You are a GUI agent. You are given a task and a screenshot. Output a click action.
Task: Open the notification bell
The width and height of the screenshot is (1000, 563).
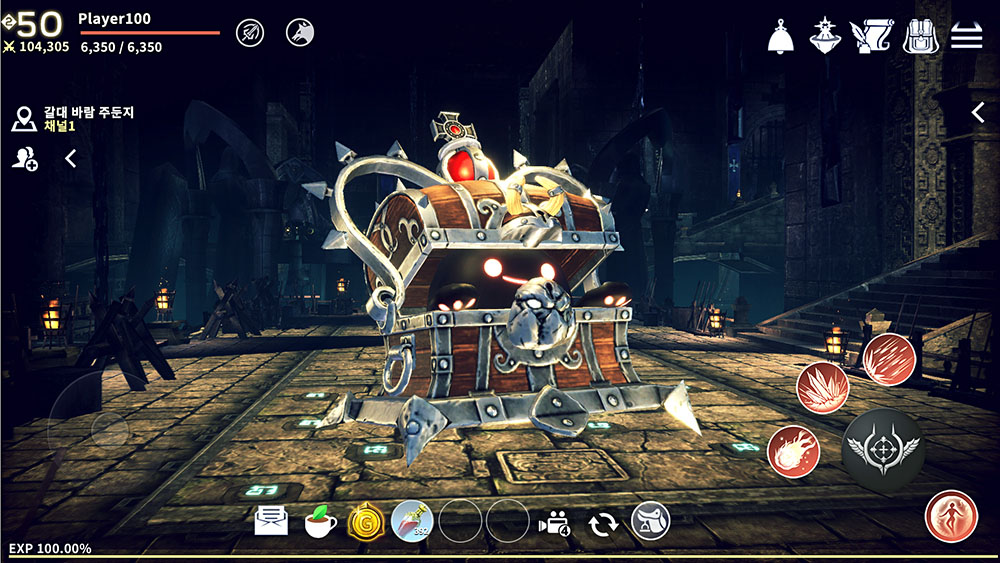click(780, 36)
